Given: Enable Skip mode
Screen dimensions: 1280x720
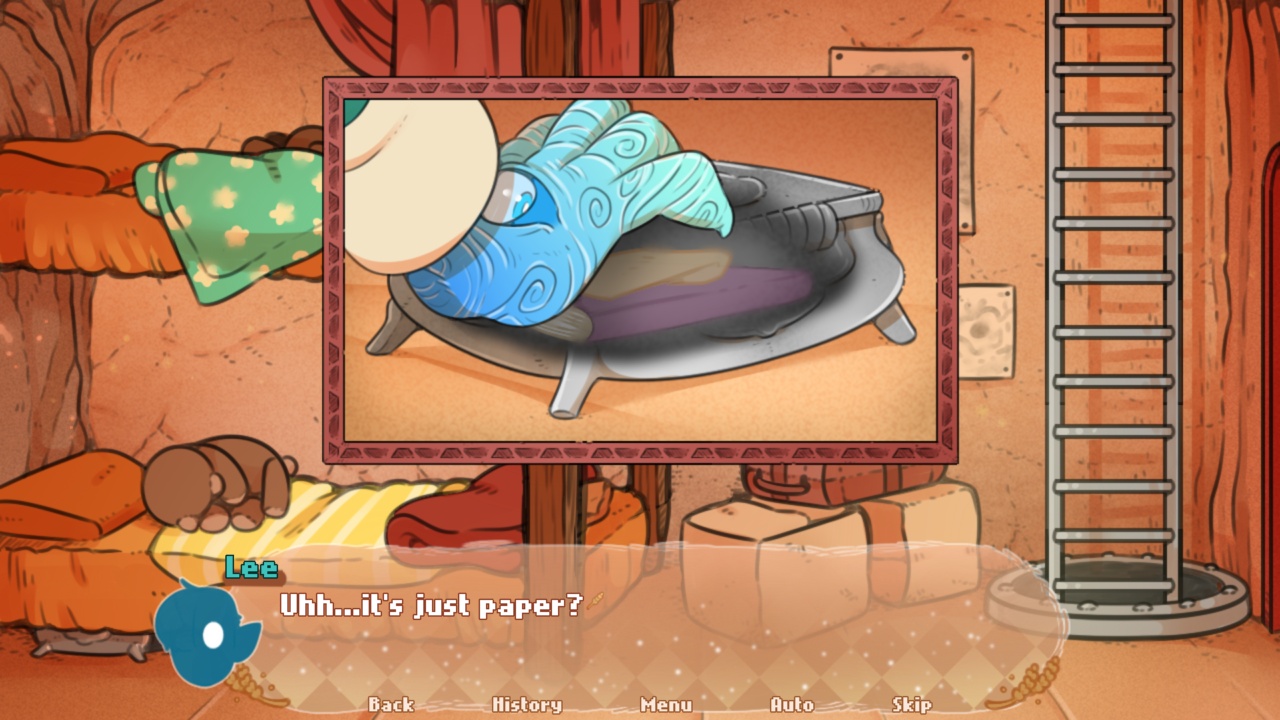Looking at the screenshot, I should (x=912, y=705).
